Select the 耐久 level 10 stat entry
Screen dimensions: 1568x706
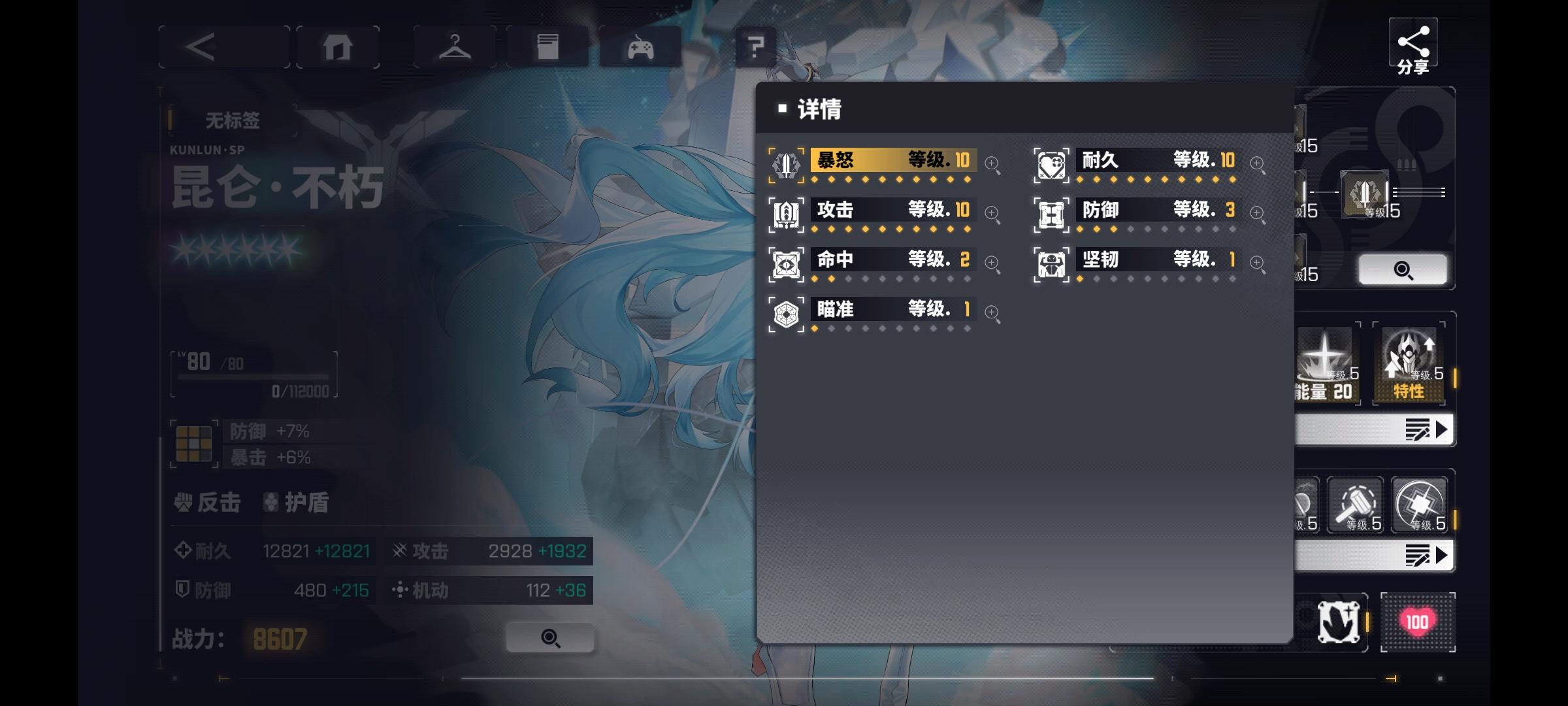coord(1156,160)
